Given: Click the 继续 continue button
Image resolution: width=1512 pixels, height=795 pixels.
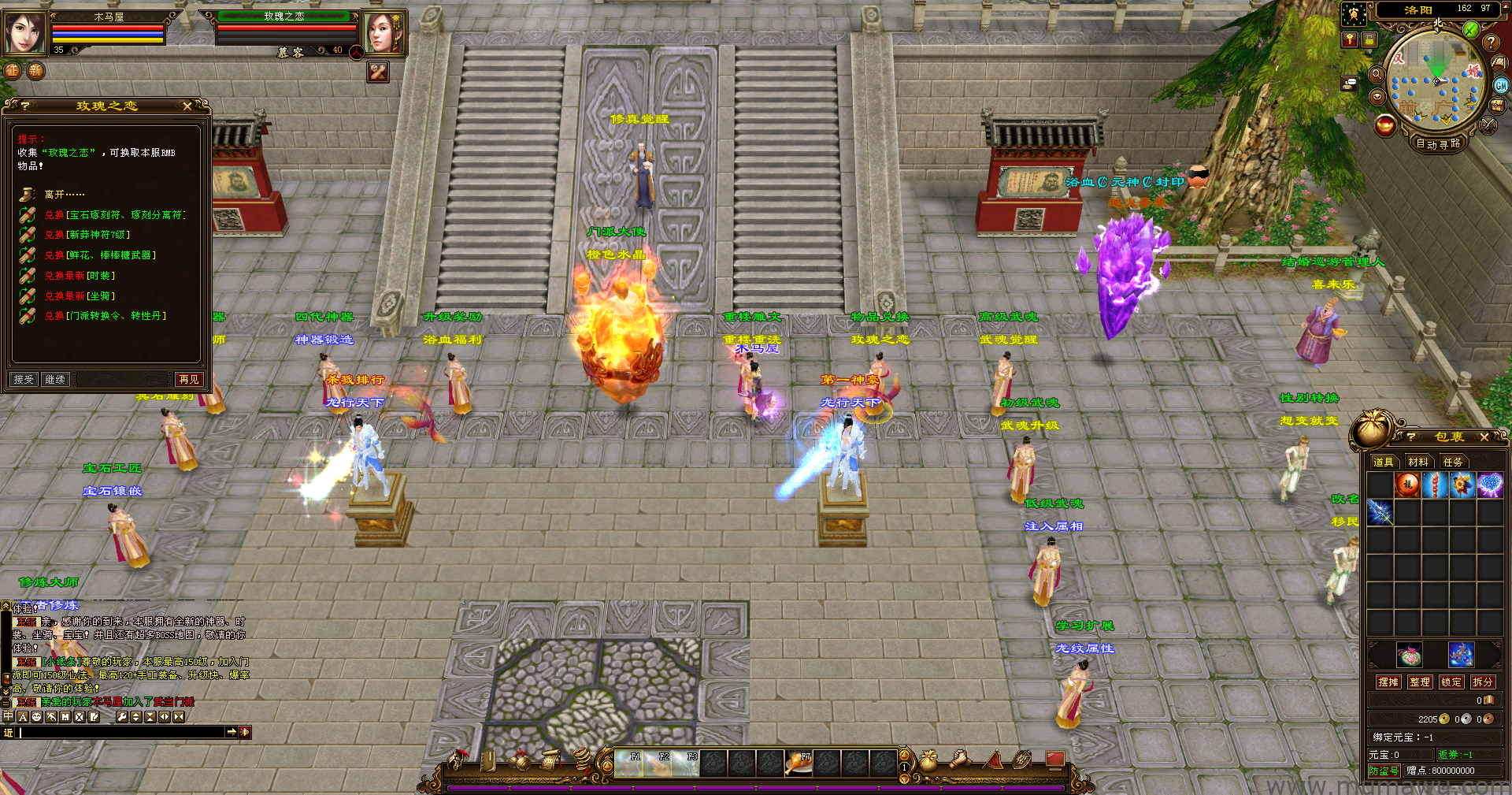Looking at the screenshot, I should click(x=55, y=380).
